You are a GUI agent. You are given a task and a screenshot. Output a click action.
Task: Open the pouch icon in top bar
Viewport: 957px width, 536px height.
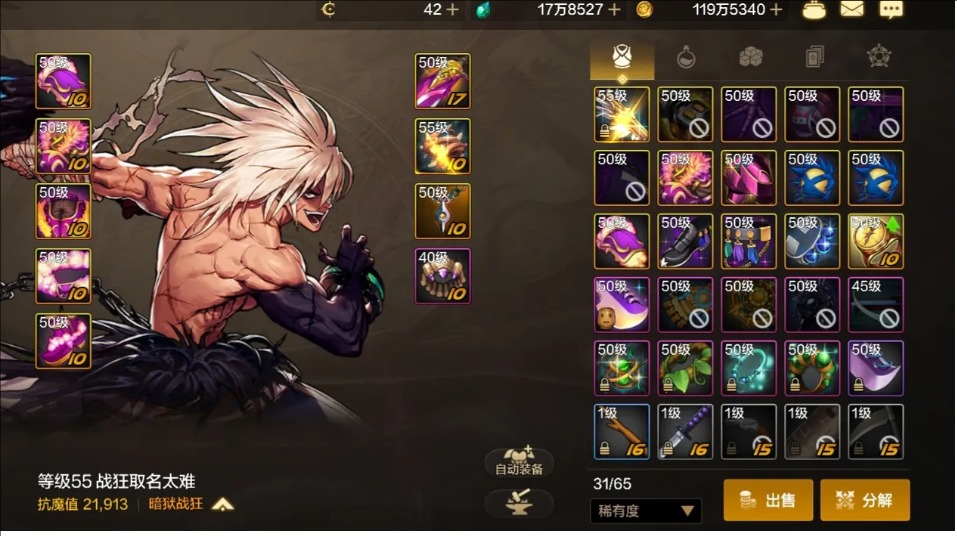815,10
